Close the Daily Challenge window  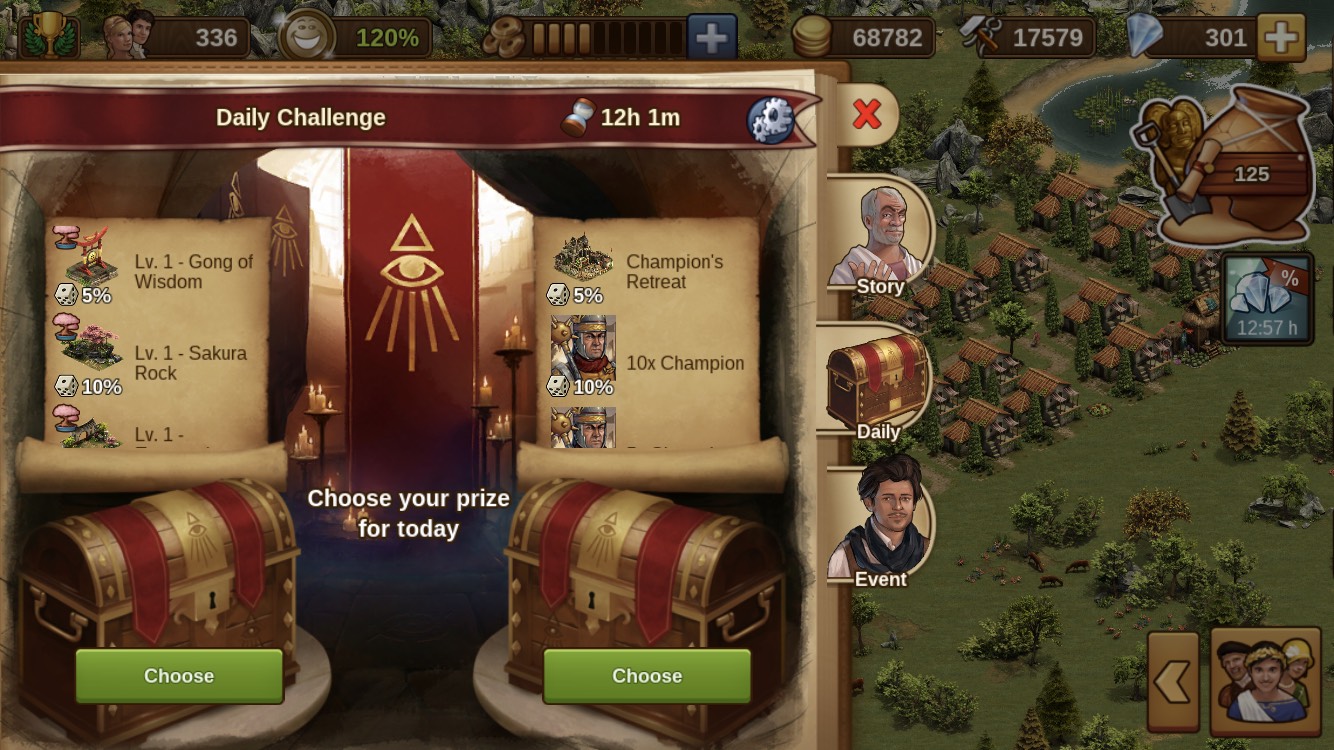(867, 115)
